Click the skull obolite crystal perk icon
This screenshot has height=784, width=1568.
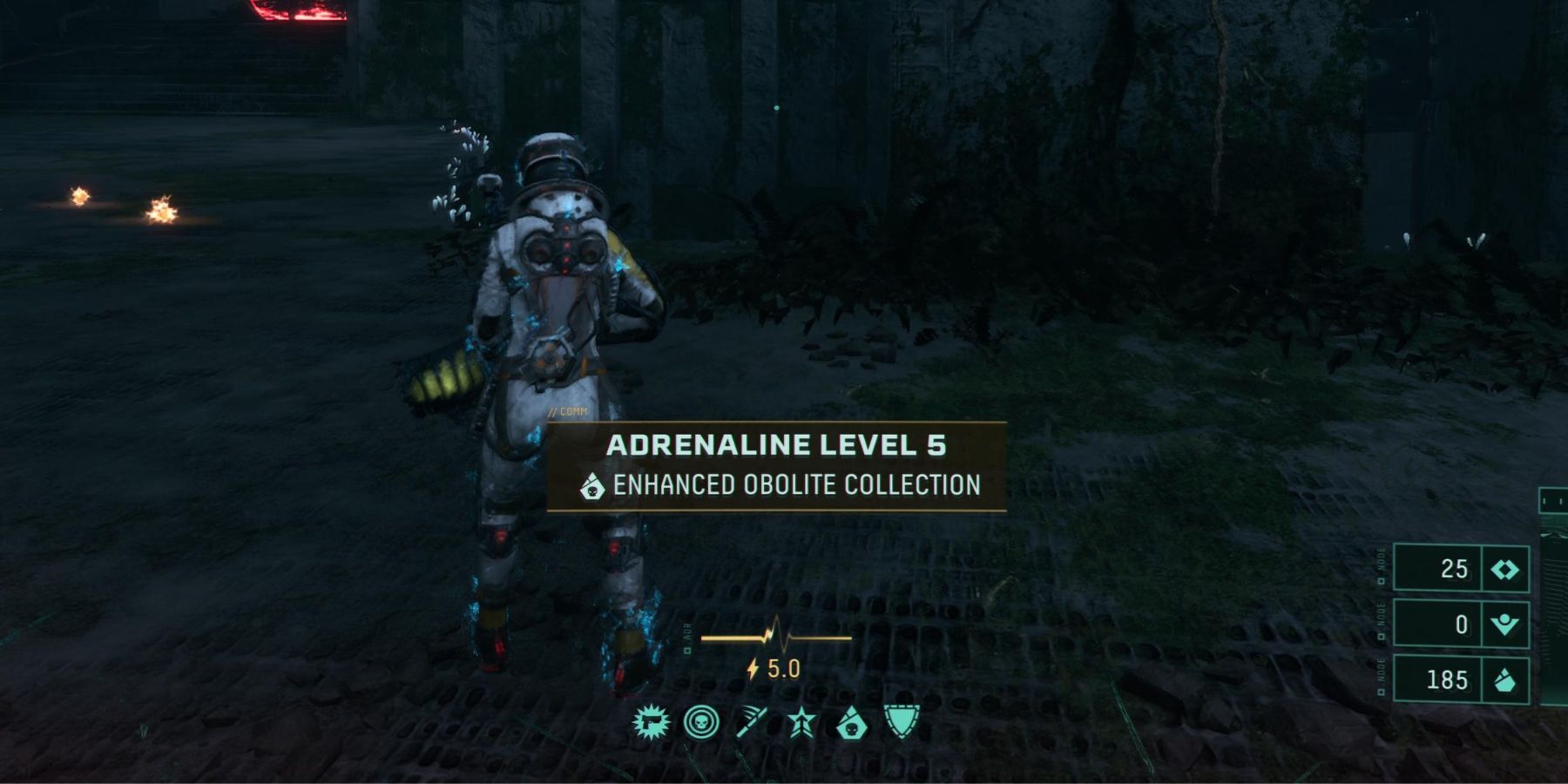click(x=851, y=723)
